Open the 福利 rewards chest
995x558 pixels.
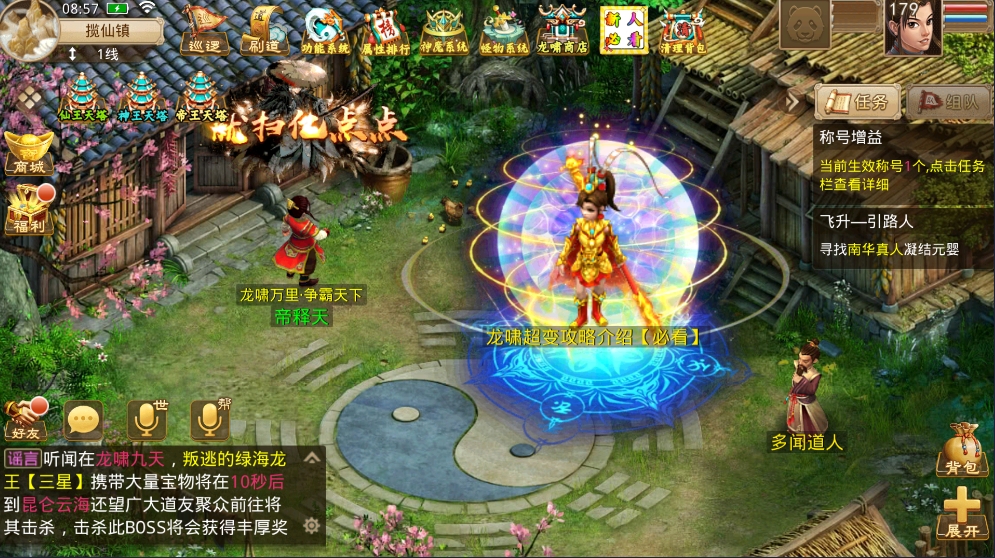tap(28, 211)
